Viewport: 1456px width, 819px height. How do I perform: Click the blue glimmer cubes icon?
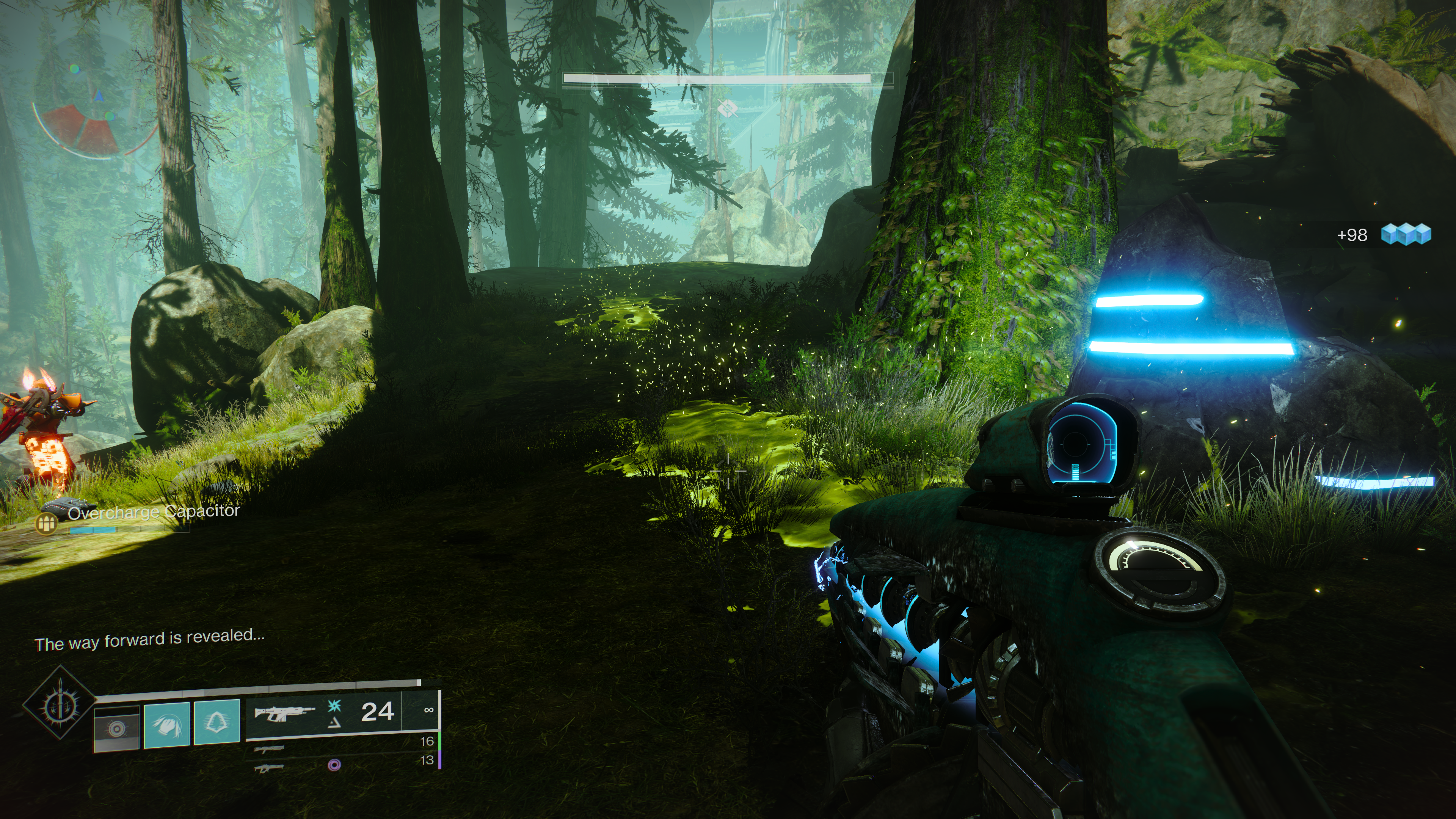coord(1406,234)
